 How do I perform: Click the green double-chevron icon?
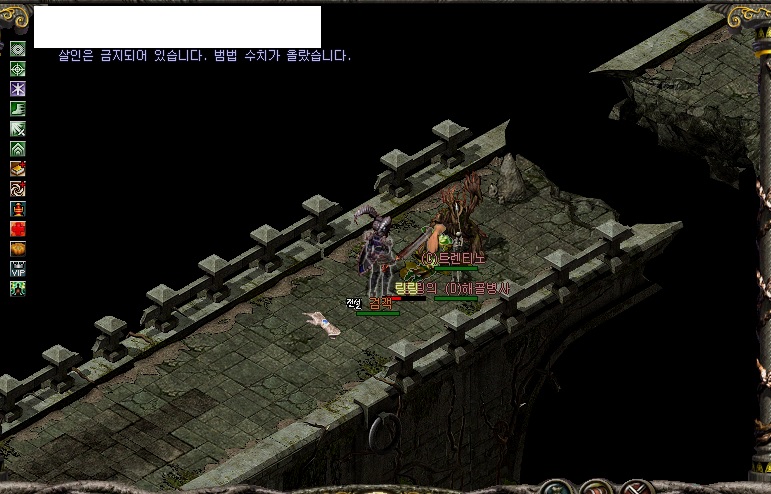(18, 149)
